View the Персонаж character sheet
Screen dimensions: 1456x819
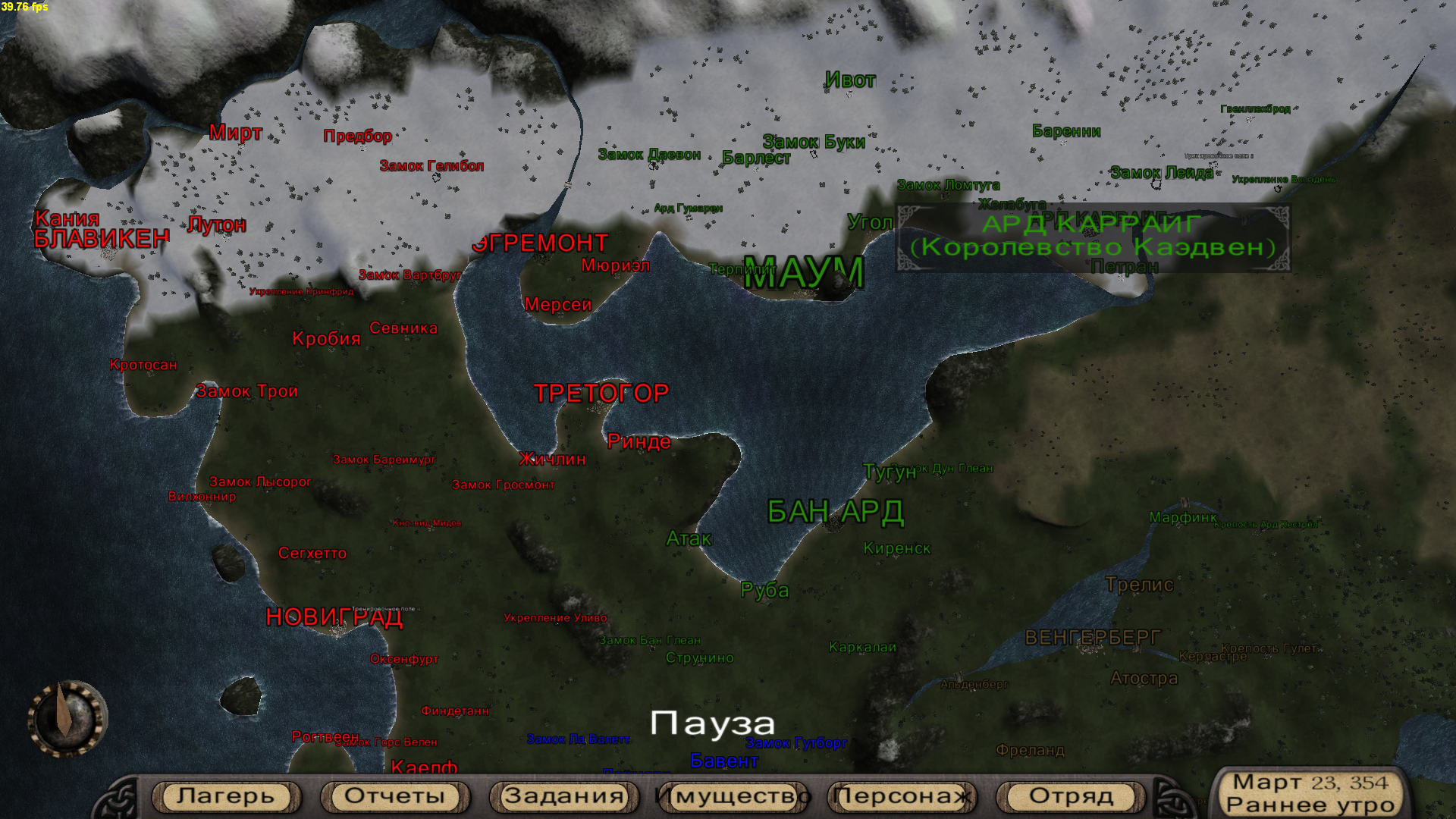point(902,796)
